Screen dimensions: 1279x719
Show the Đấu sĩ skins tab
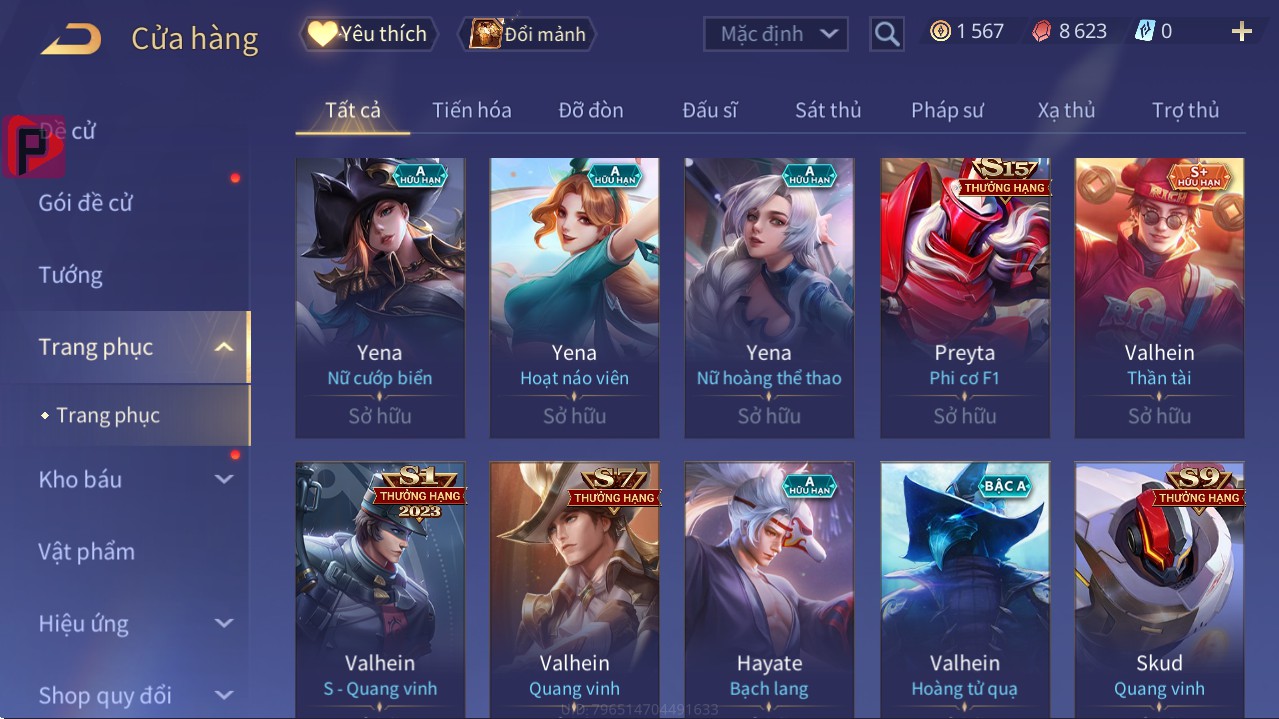tap(709, 110)
